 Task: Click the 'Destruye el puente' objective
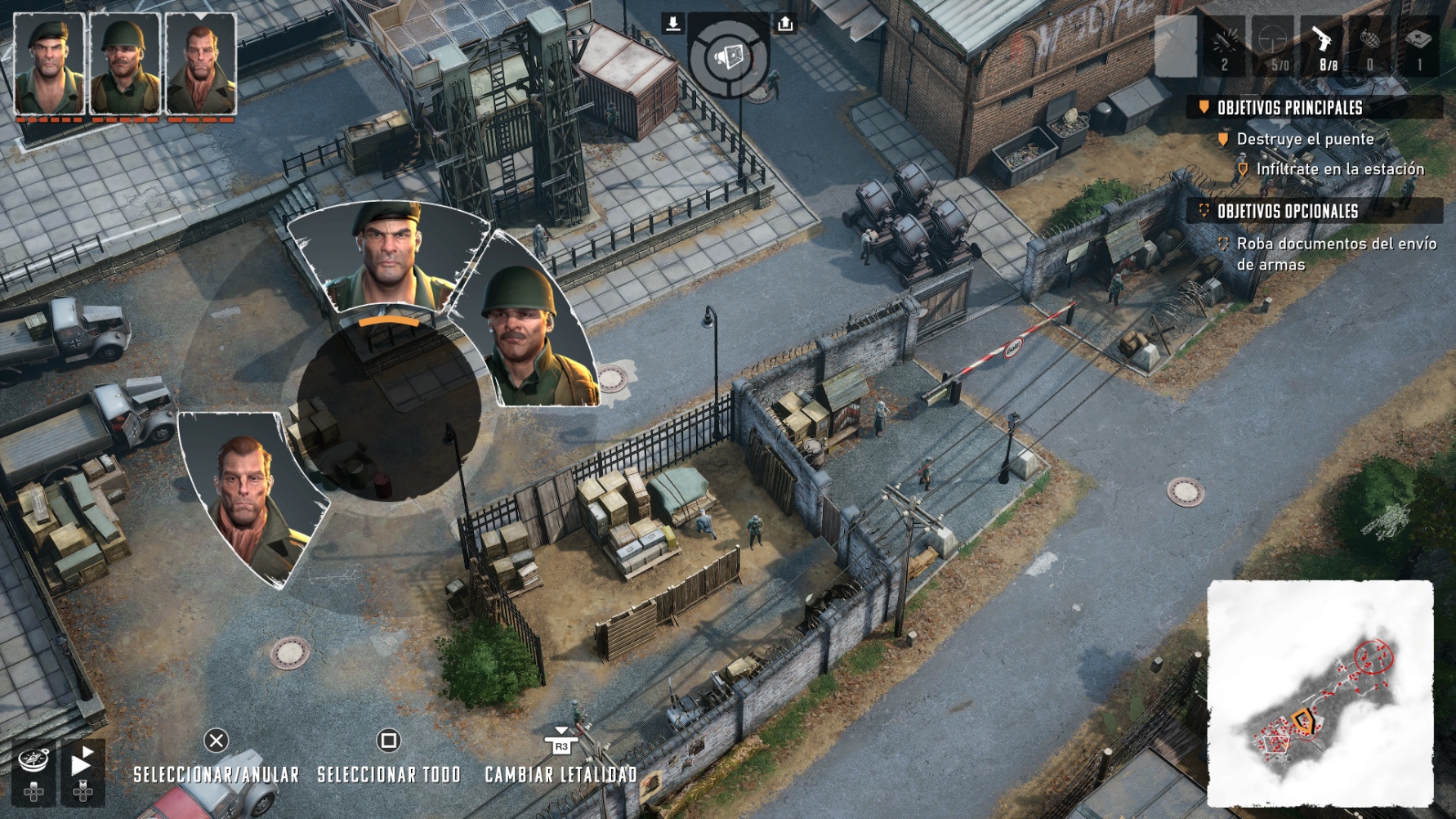(1305, 139)
